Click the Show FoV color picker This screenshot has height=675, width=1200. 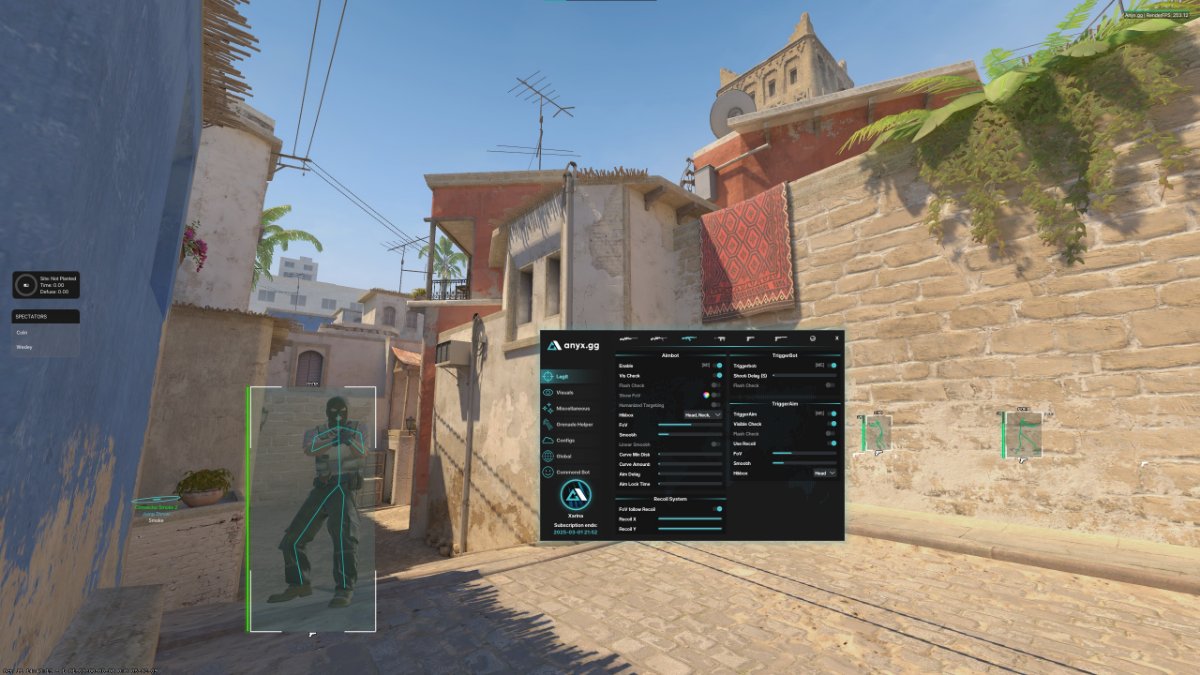(x=706, y=395)
